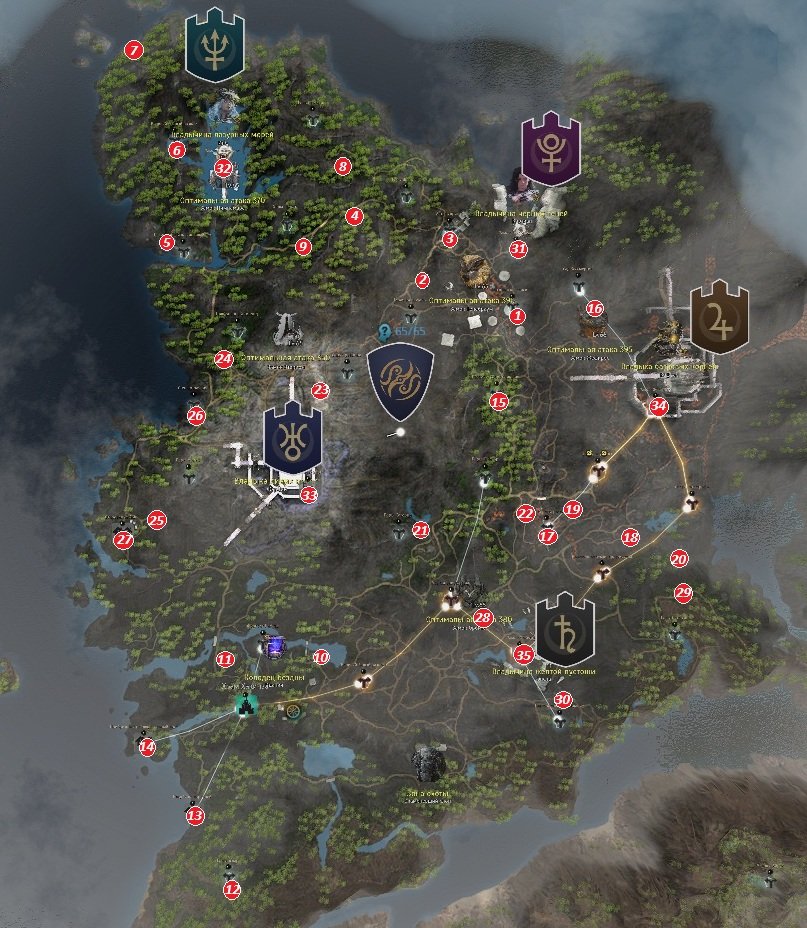807x928 pixels.
Task: Select red map marker number 21
Action: [421, 530]
